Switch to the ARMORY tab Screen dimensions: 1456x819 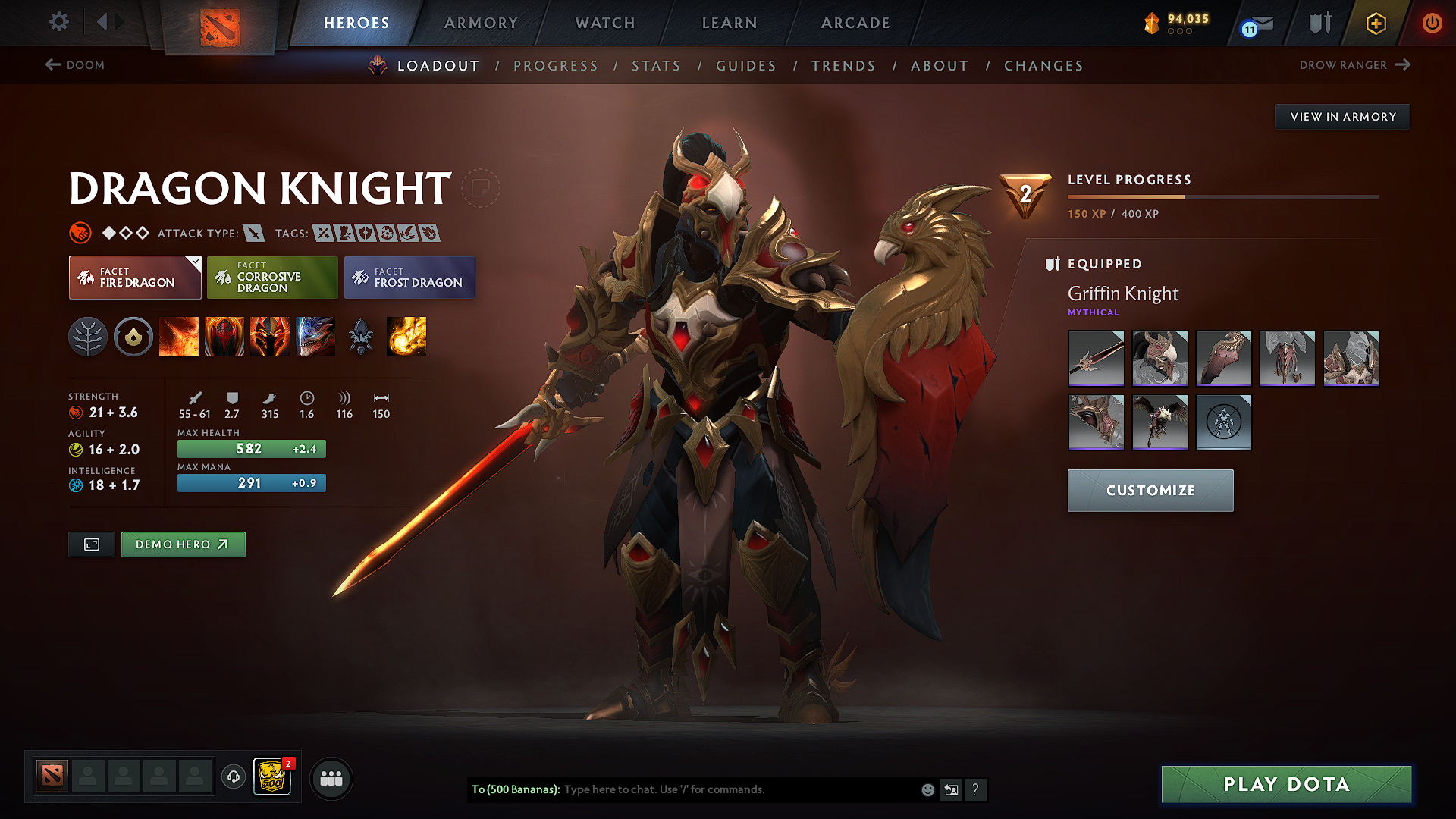481,23
